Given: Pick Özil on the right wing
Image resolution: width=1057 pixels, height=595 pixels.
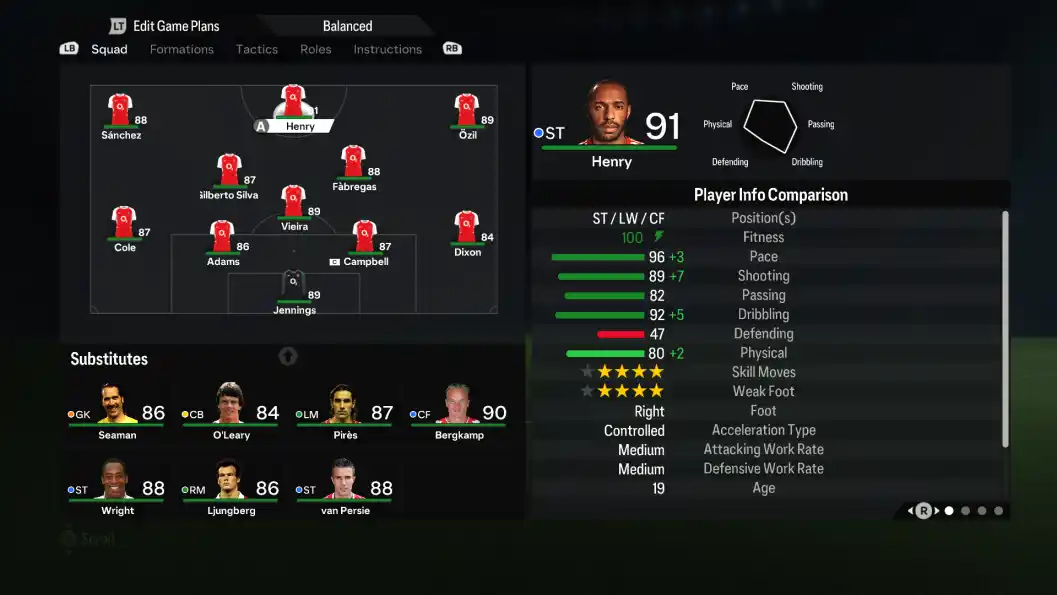Looking at the screenshot, I should point(467,112).
